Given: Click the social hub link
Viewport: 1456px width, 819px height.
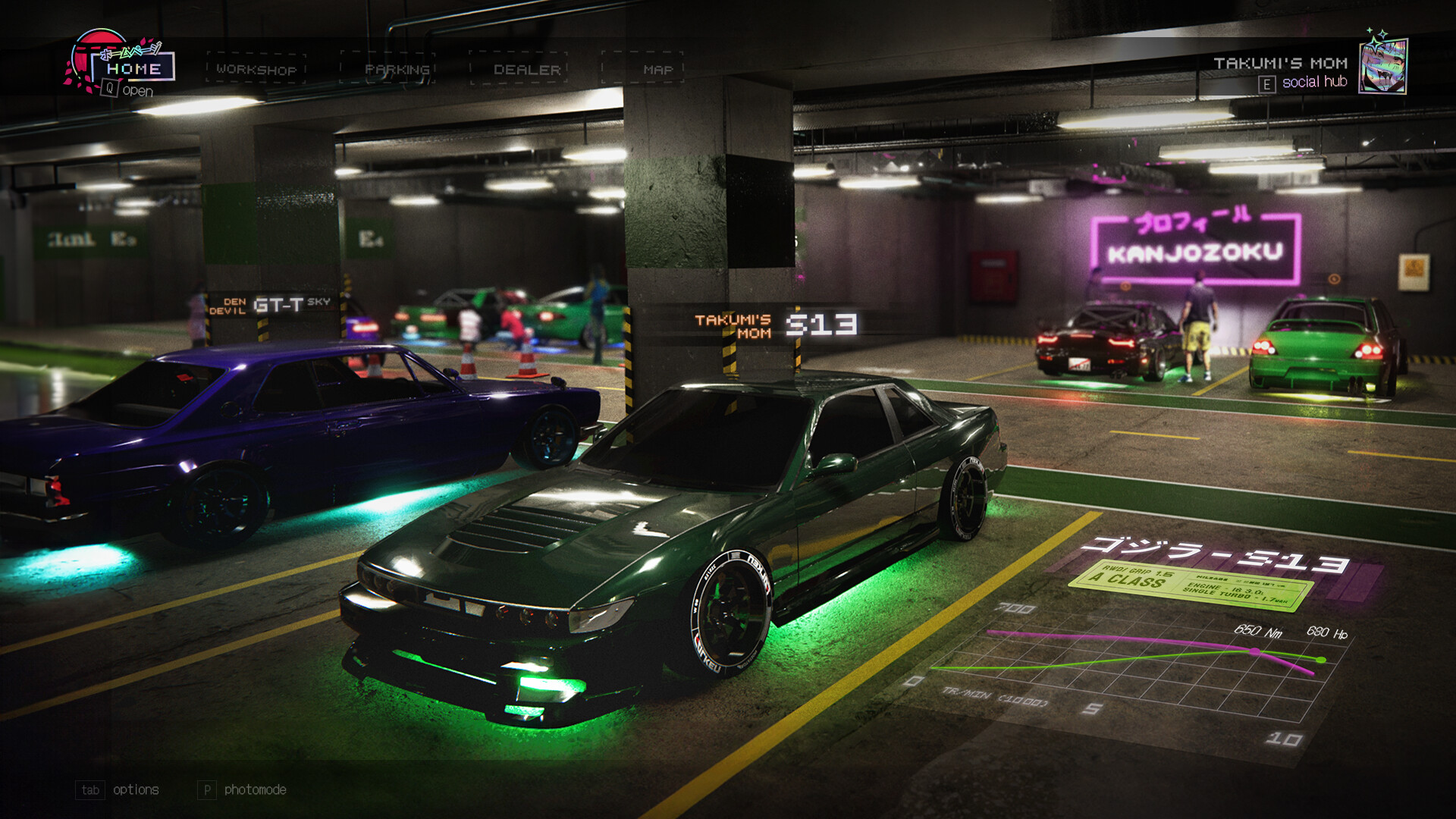Looking at the screenshot, I should pos(1313,83).
